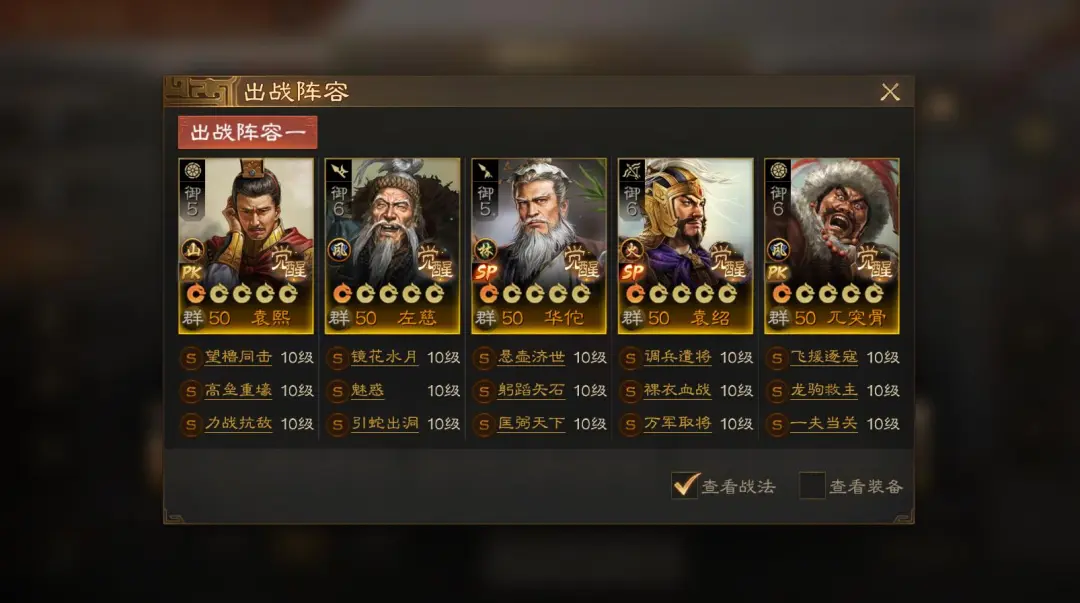The image size is (1080, 603).
Task: Open the 高垒重壕 tactic details
Action: (x=238, y=390)
